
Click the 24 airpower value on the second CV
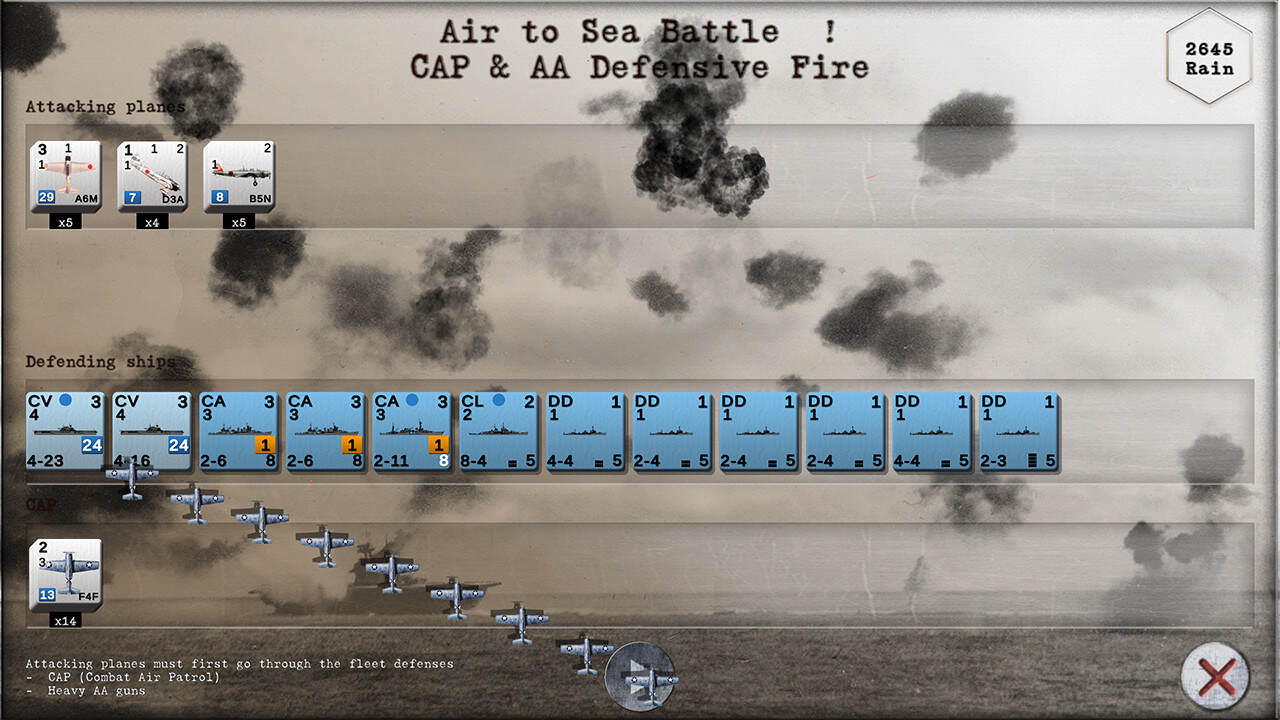(x=177, y=444)
